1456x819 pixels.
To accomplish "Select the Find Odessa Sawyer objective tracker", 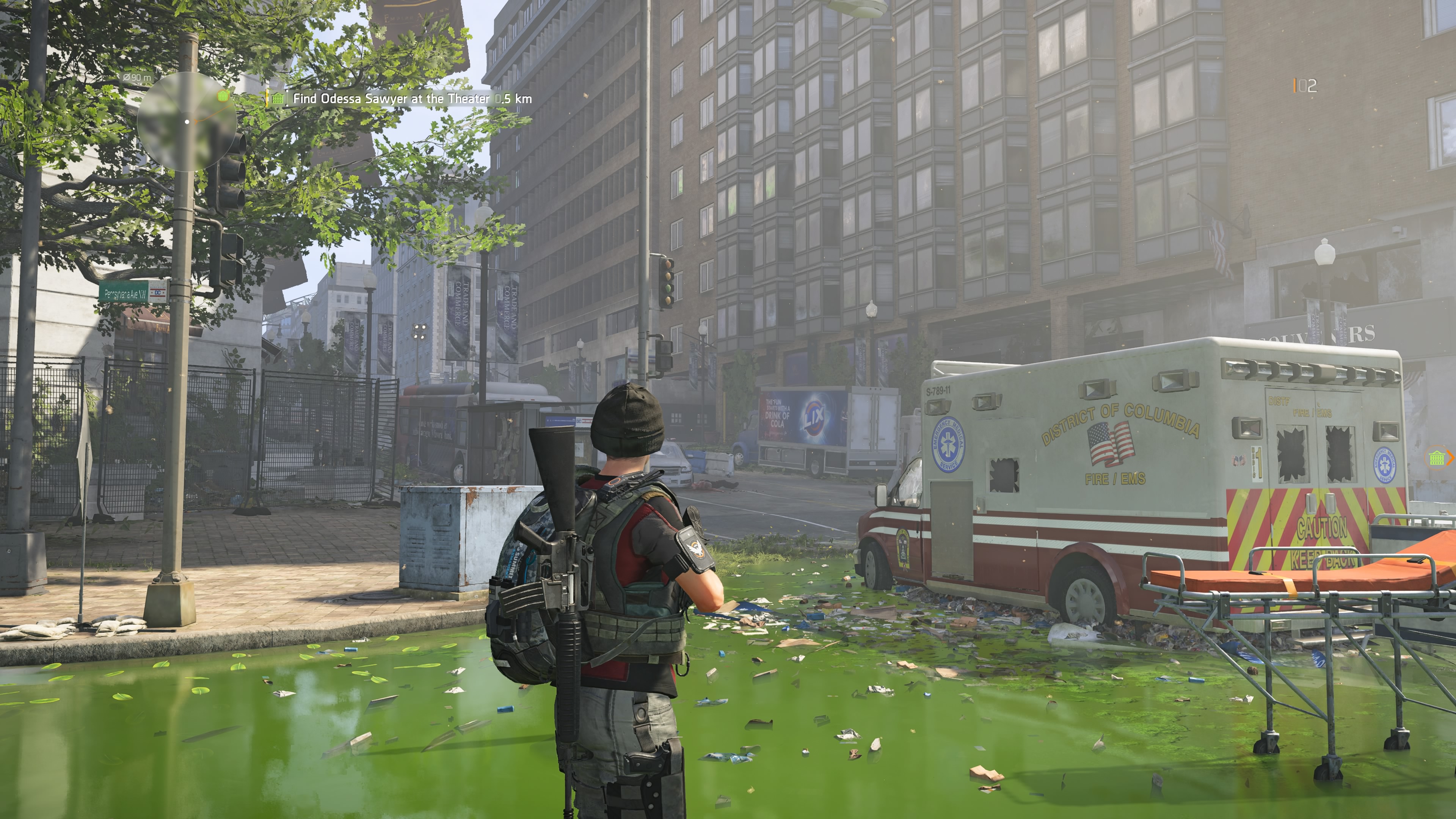I will coord(411,98).
